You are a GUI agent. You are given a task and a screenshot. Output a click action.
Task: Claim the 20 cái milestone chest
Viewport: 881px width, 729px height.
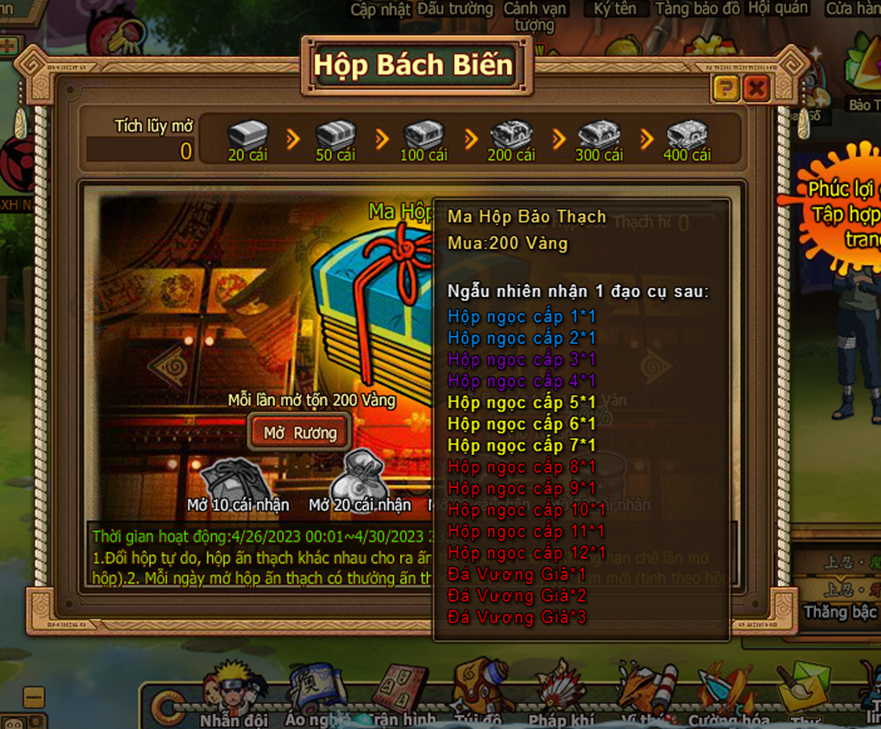tap(248, 136)
